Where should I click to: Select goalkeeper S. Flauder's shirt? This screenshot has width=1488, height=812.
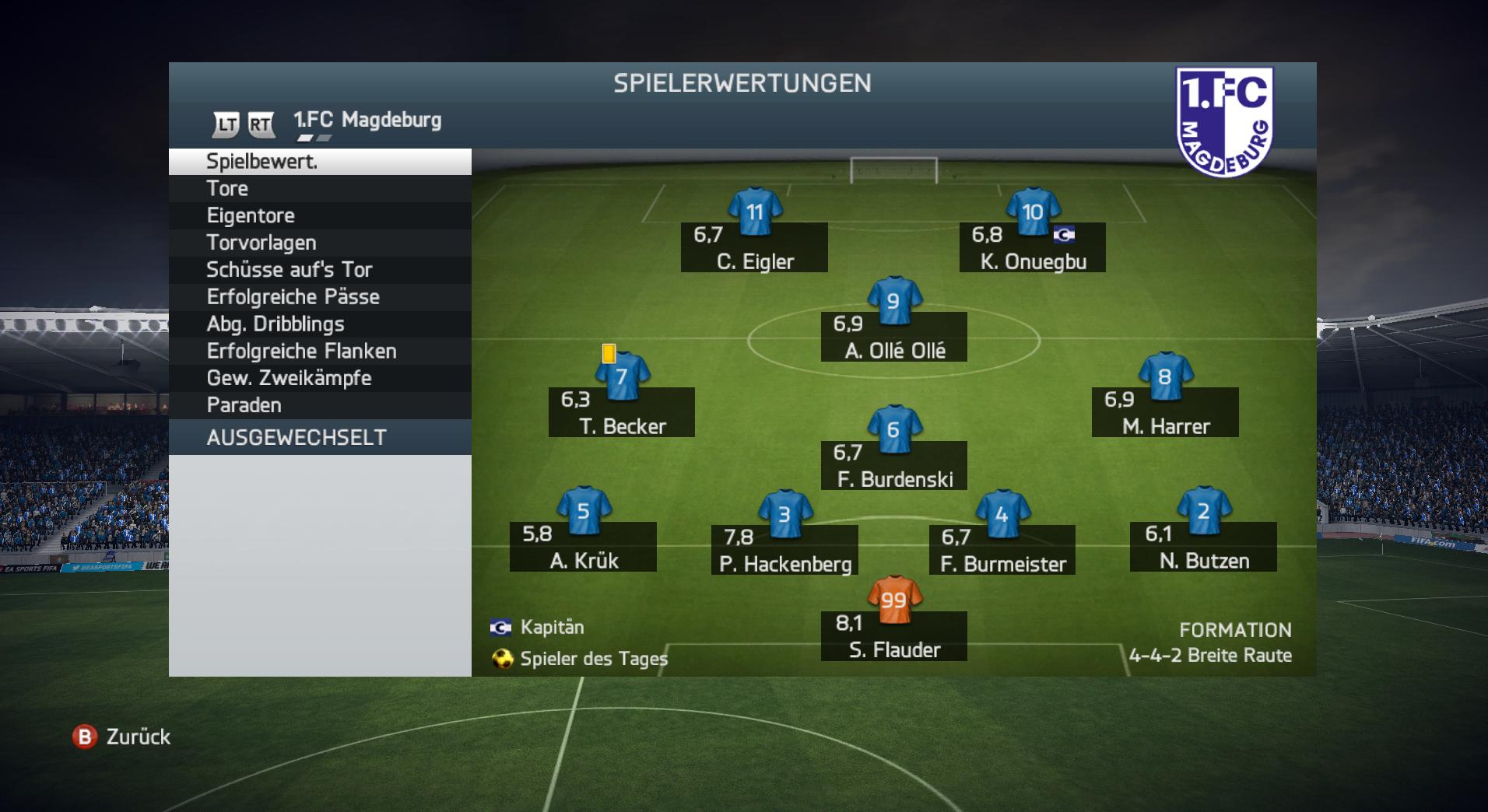pos(894,600)
